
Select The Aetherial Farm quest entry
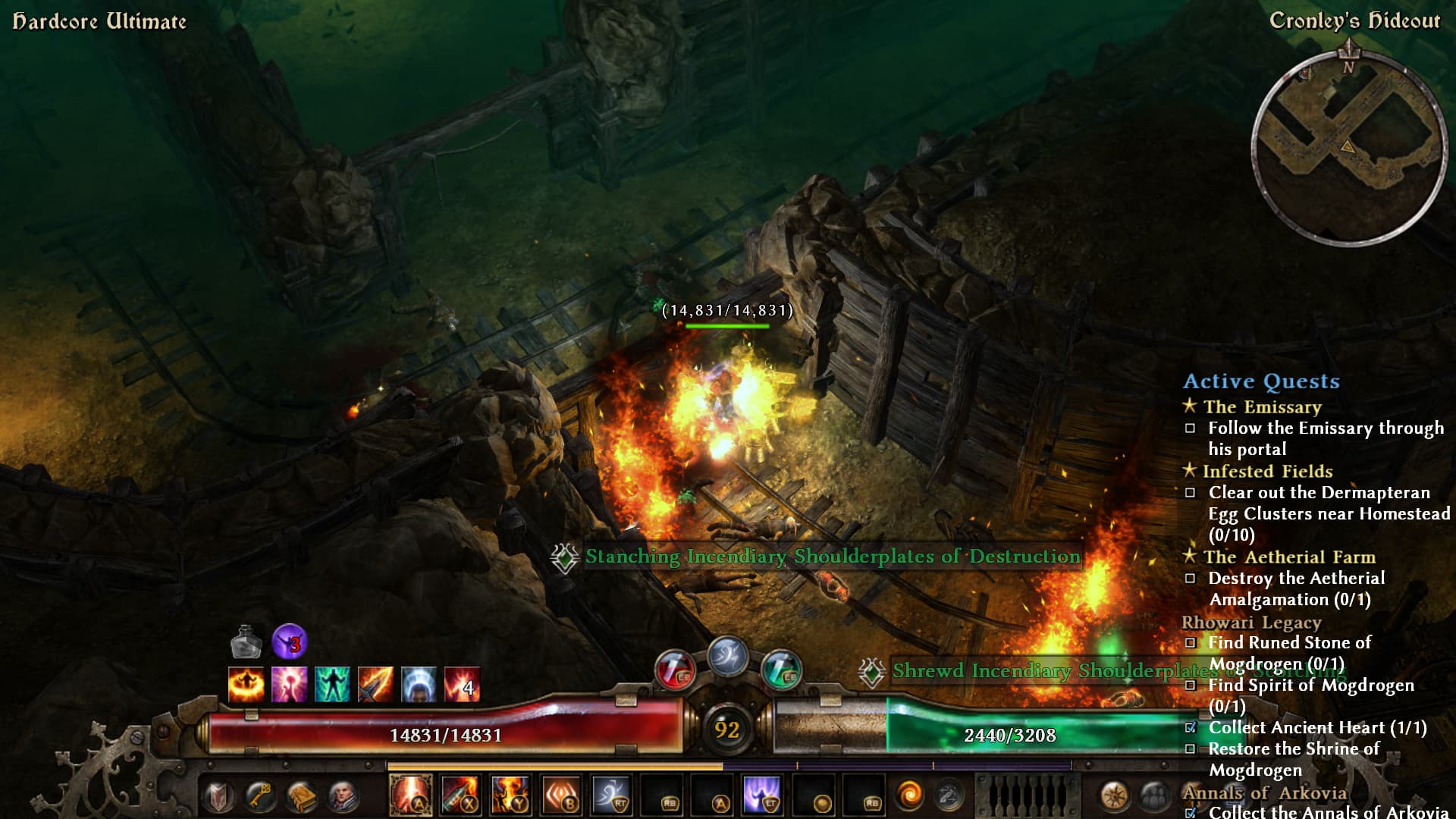[x=1289, y=557]
